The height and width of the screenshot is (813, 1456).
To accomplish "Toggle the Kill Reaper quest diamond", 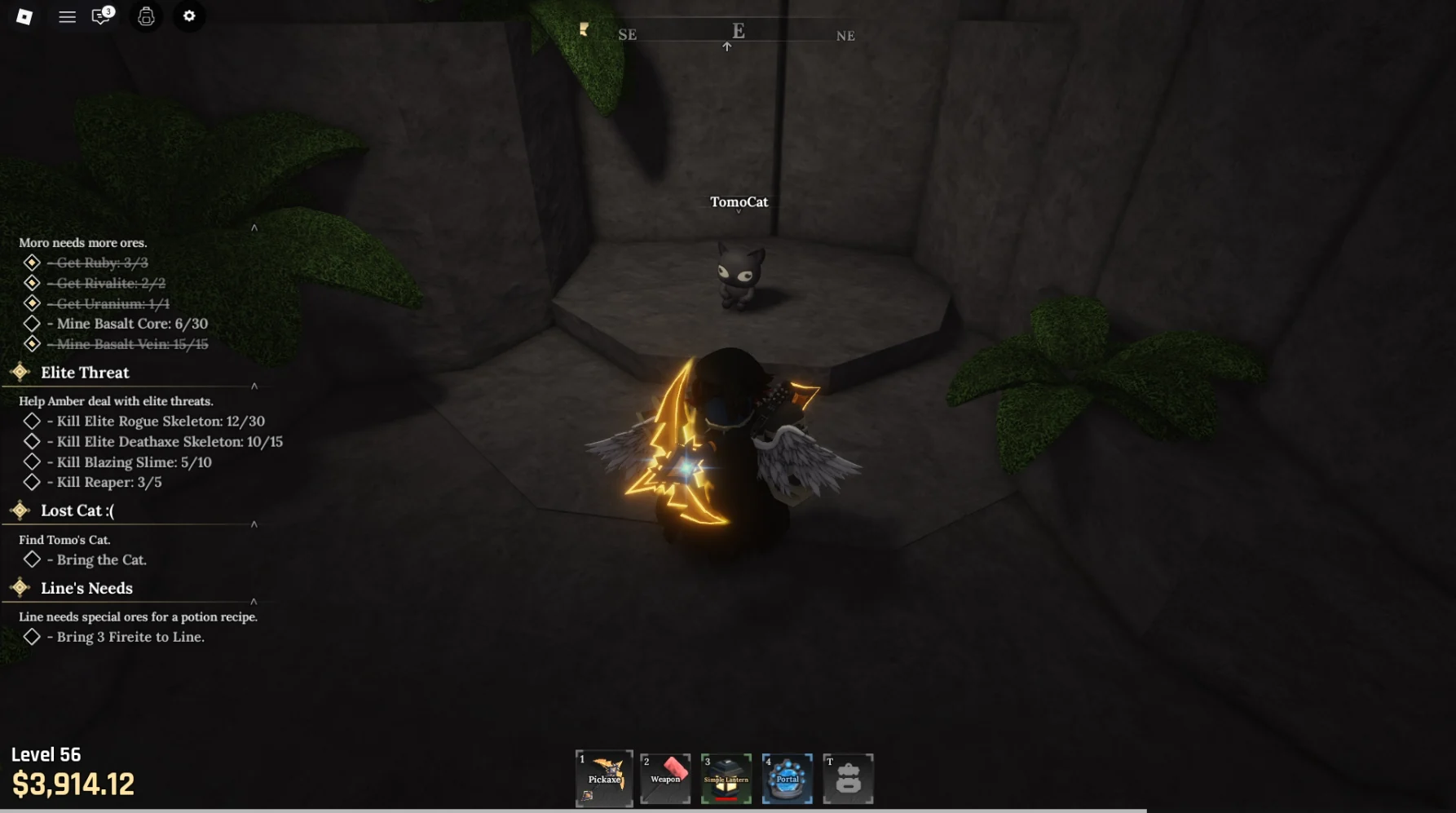I will [33, 482].
